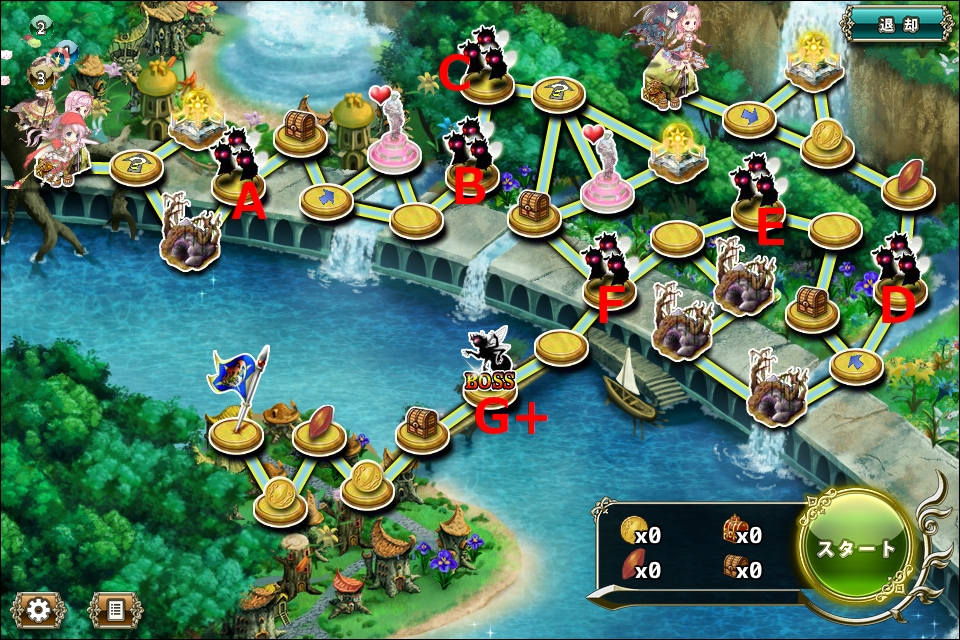The image size is (960, 640).
Task: Open the gear settings menu
Action: pos(38,608)
